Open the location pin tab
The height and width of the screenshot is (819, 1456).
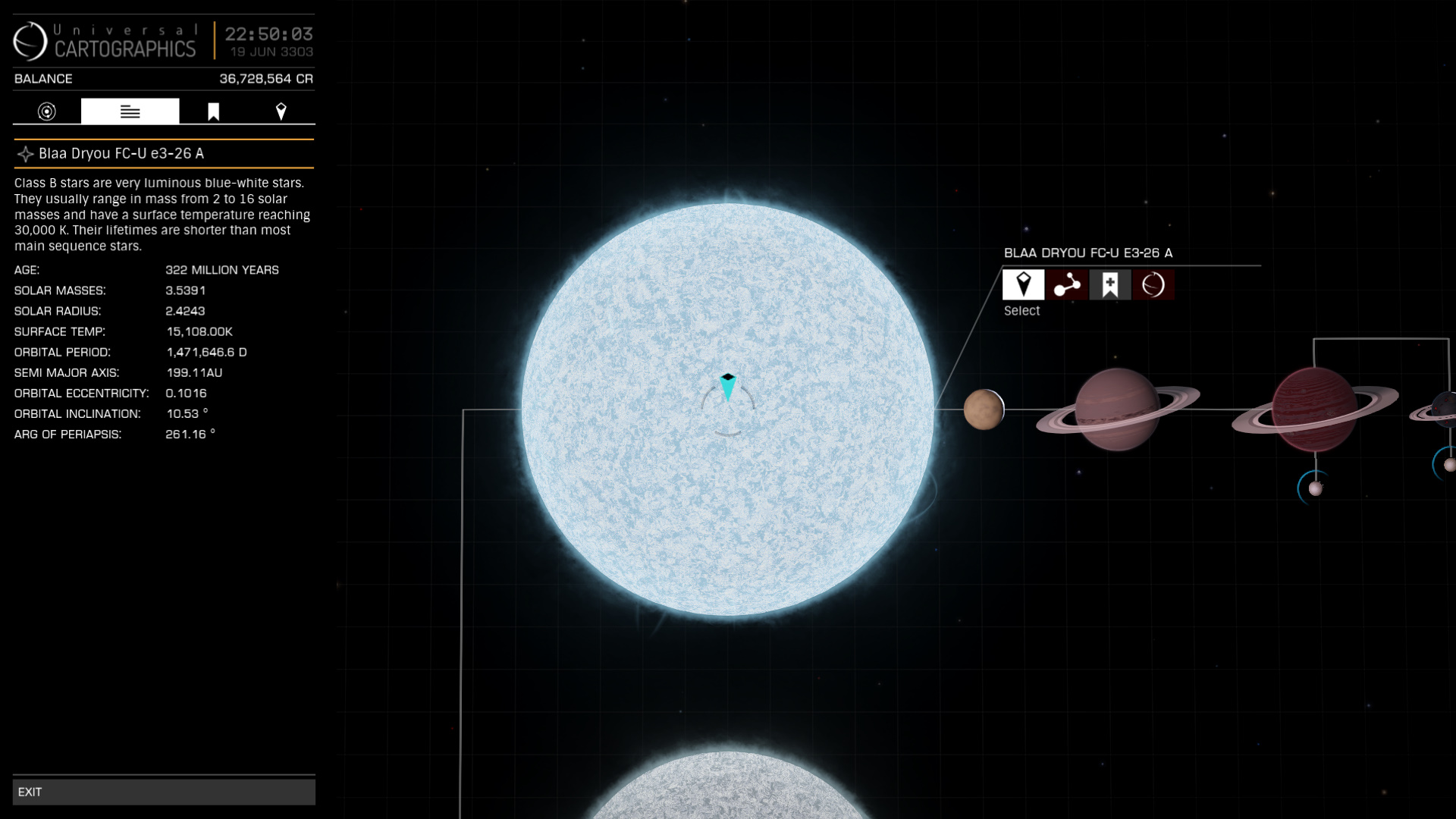click(x=281, y=111)
